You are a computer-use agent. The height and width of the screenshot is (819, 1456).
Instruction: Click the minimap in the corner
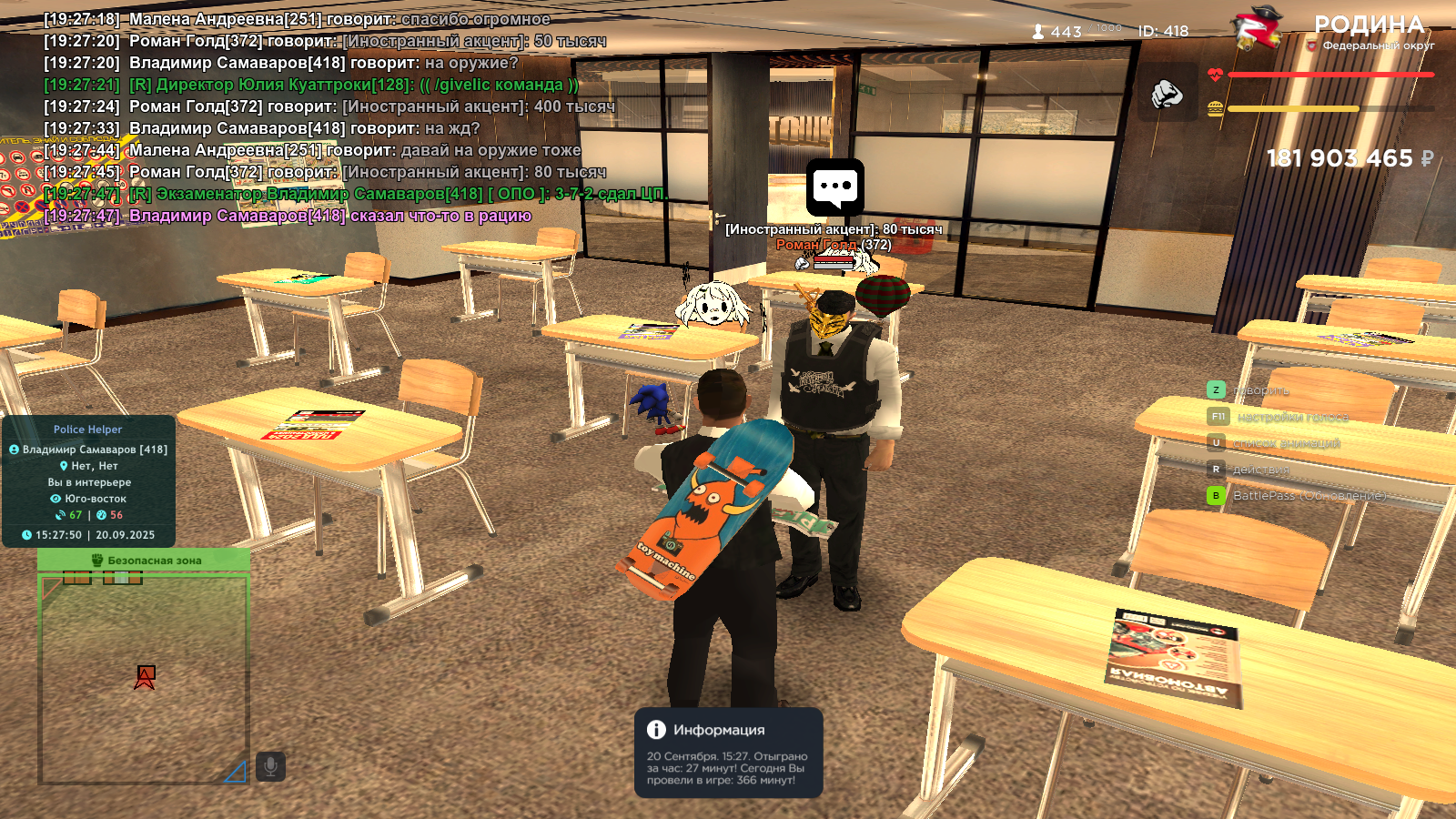[143, 678]
